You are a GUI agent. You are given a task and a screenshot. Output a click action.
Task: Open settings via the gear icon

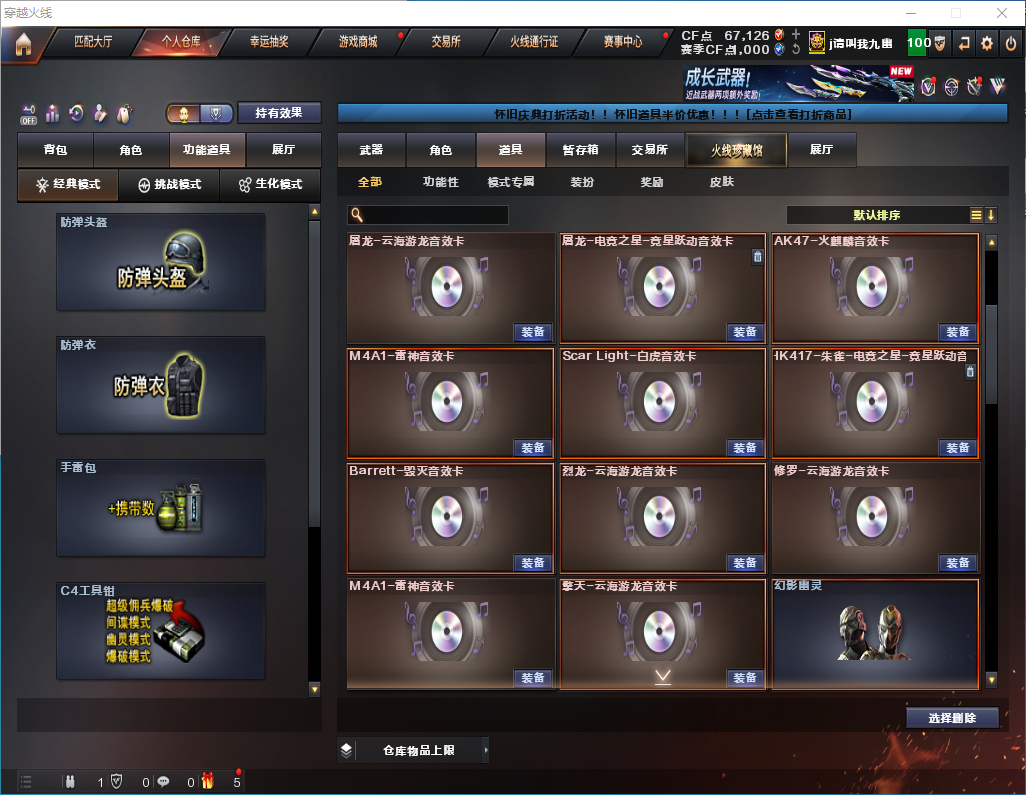pos(987,43)
